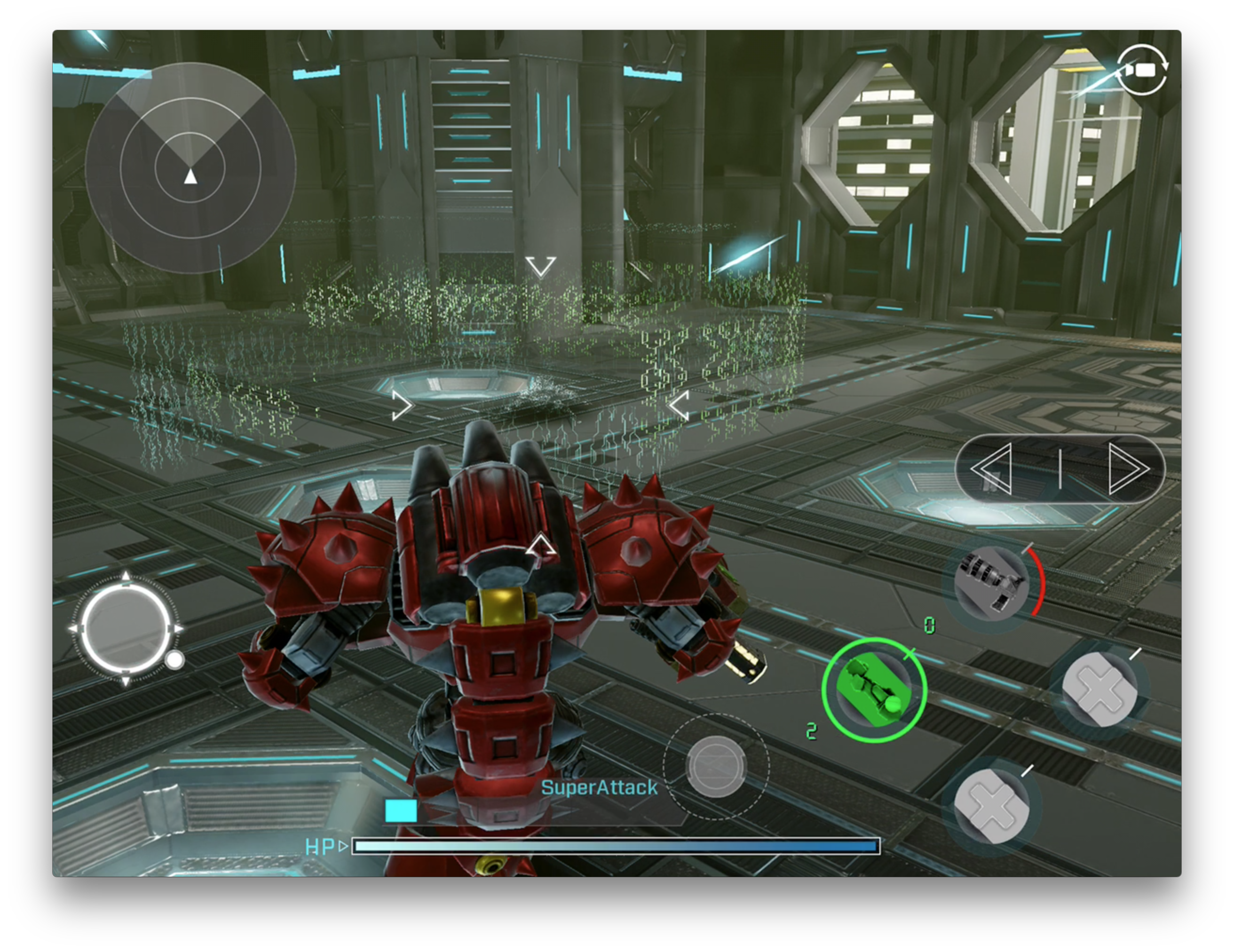1234x952 pixels.
Task: Touch the virtual movement joystick
Action: [x=126, y=628]
